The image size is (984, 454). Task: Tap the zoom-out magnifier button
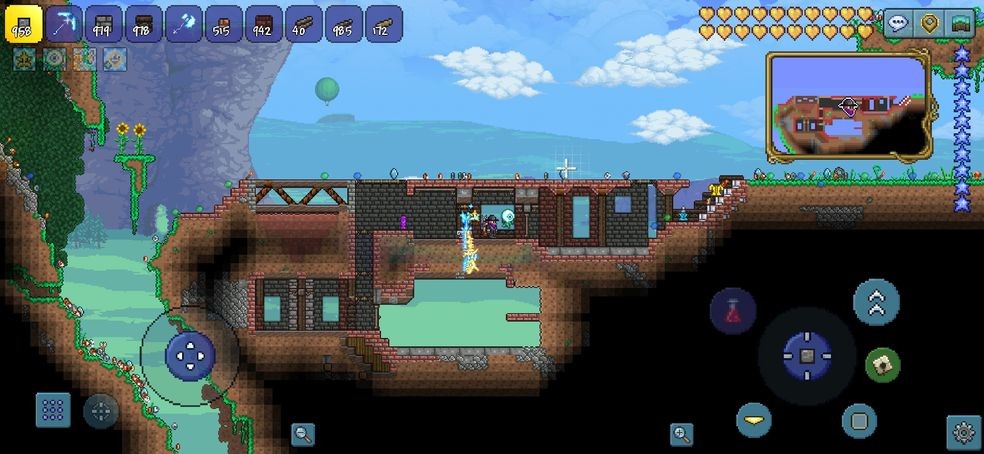(x=302, y=434)
